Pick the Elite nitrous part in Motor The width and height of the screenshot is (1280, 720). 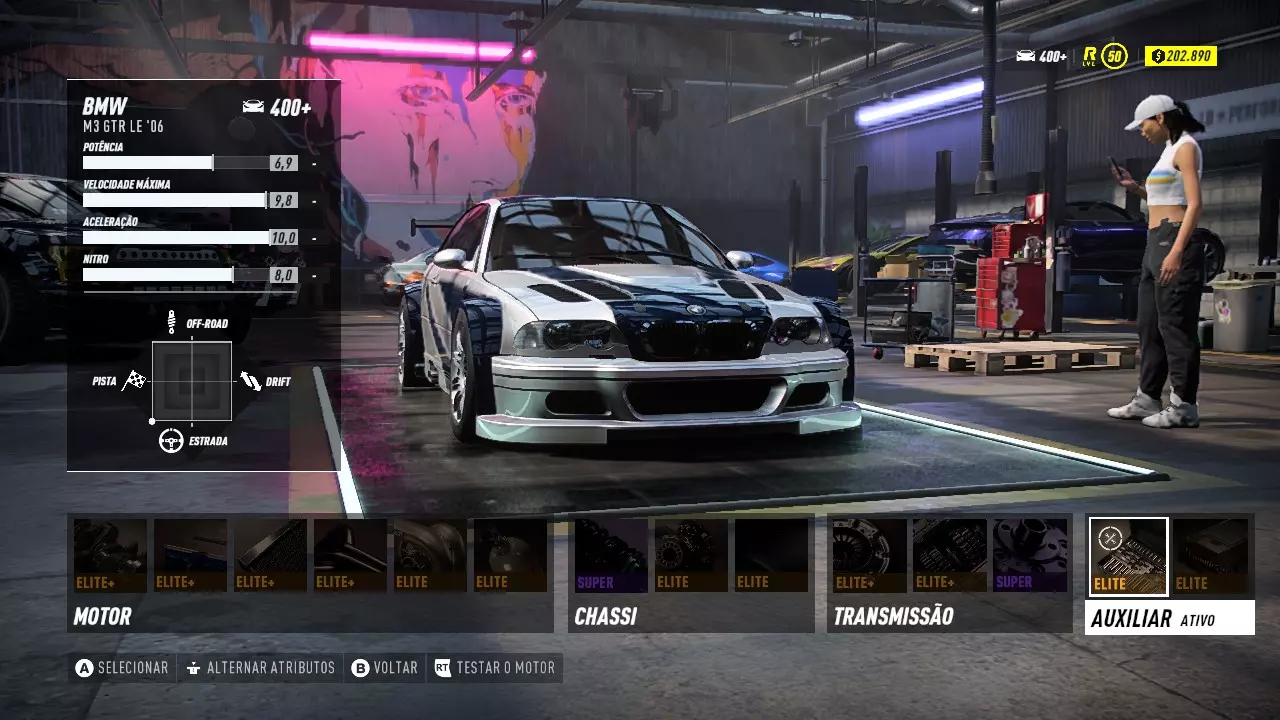[510, 555]
